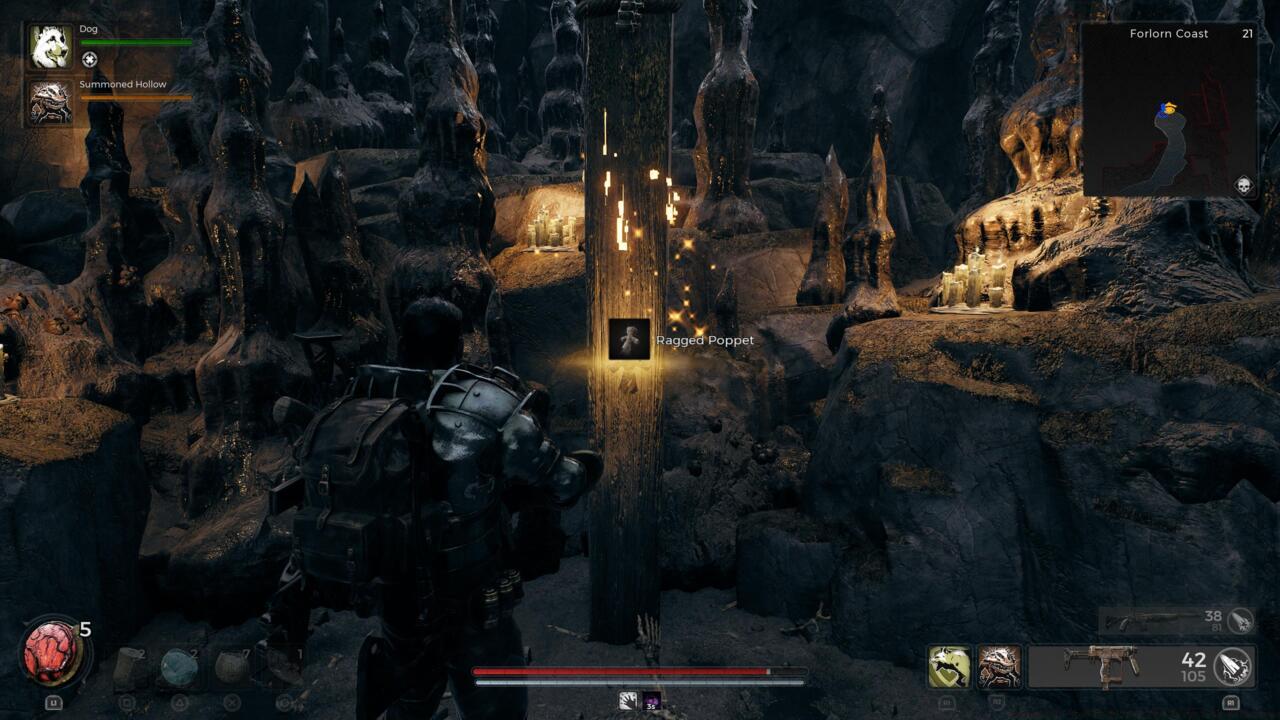The width and height of the screenshot is (1280, 720).
Task: Select the blue orb consumable slot
Action: (179, 667)
